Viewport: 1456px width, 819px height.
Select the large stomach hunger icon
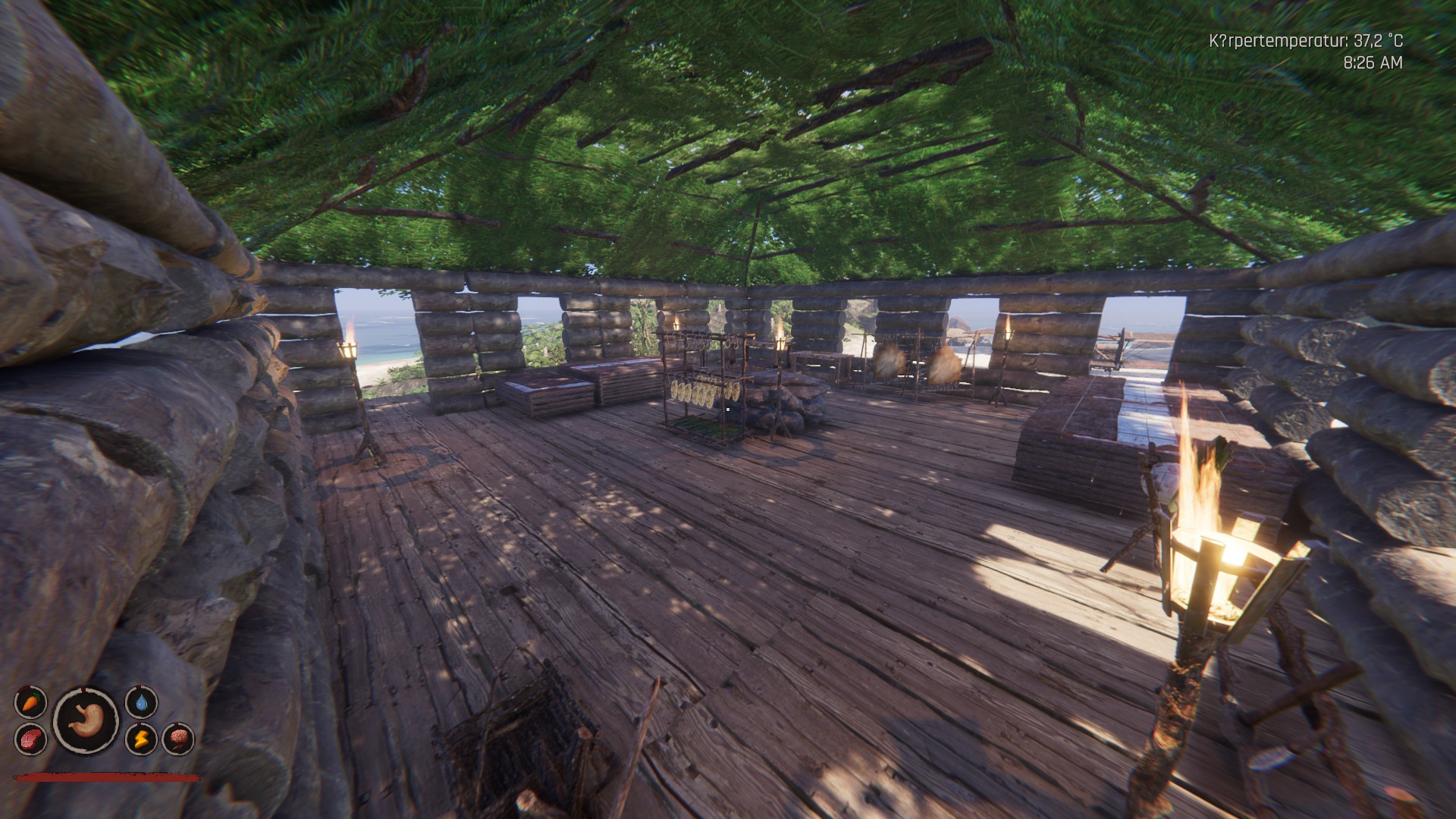[x=86, y=720]
